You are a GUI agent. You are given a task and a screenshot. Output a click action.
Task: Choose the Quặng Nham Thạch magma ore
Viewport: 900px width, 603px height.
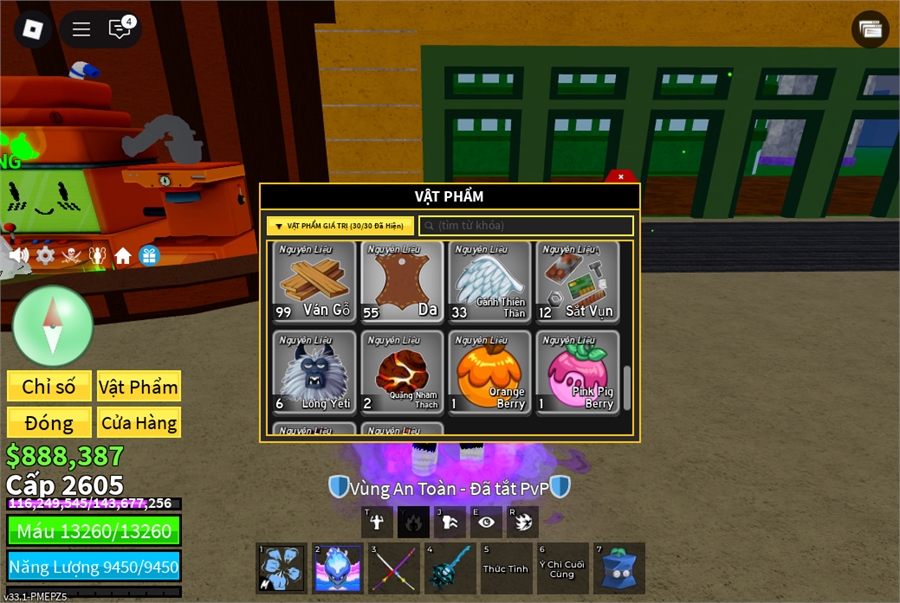[401, 372]
